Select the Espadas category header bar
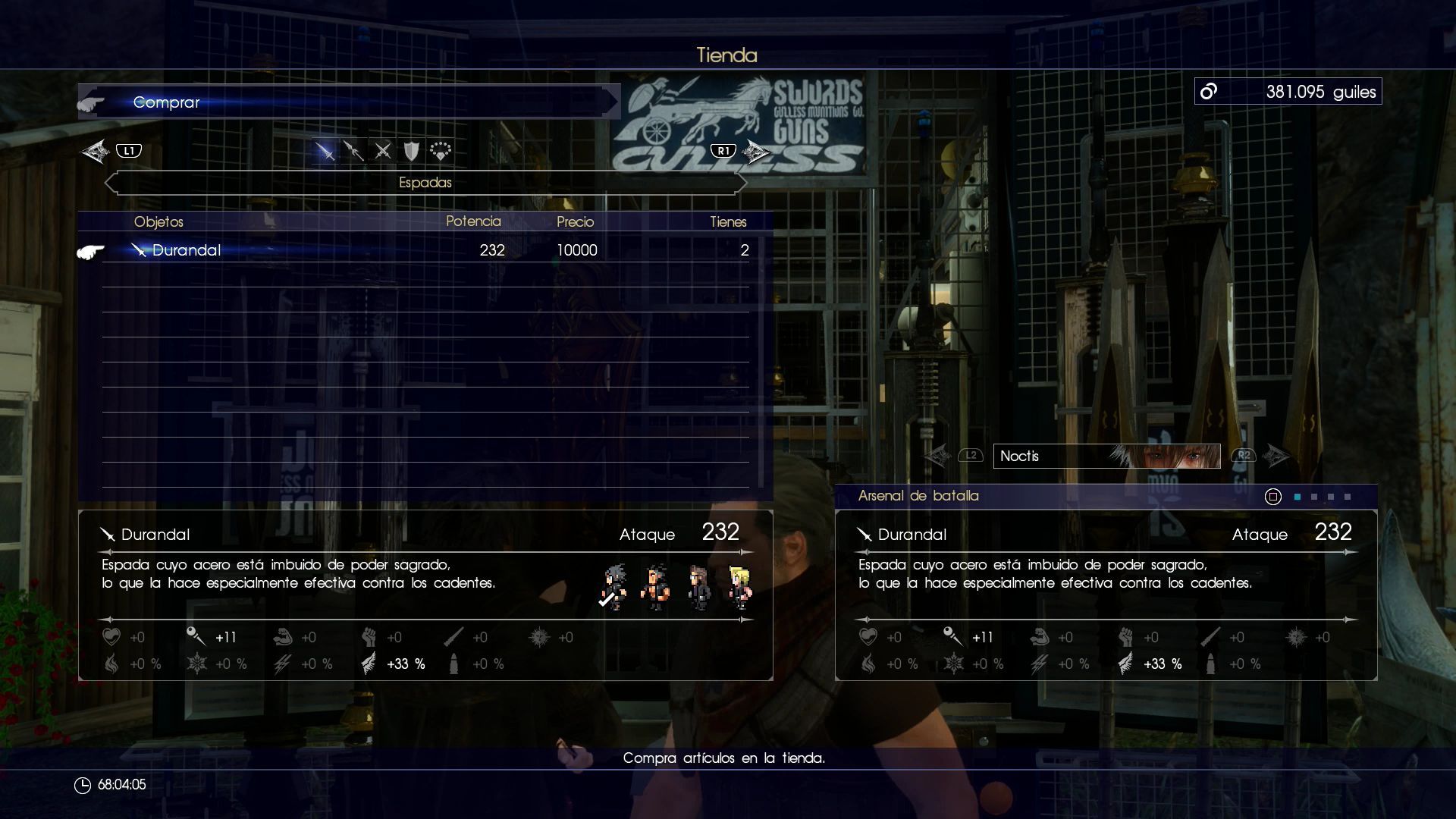 (425, 183)
